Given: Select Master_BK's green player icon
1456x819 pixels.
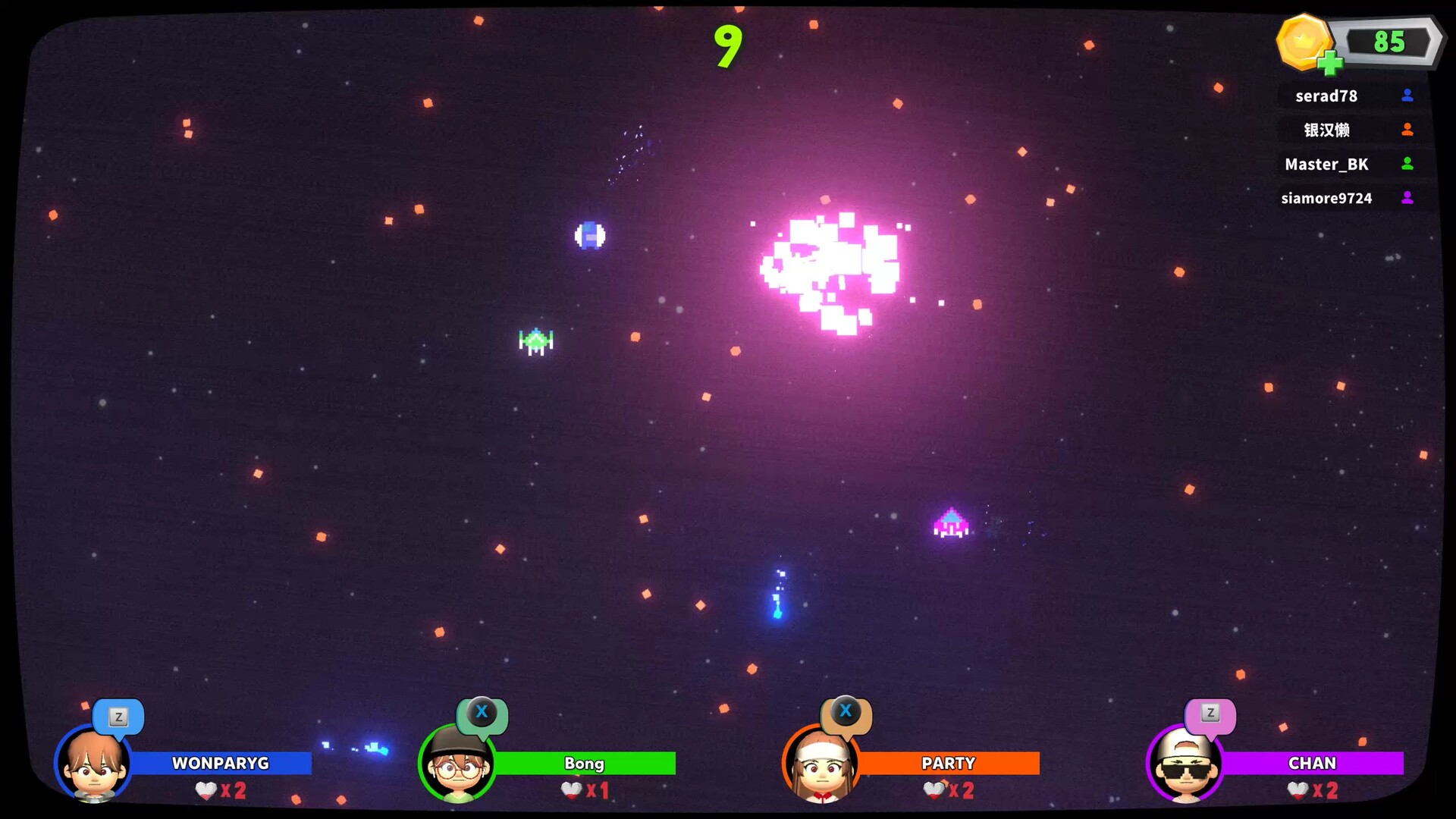Looking at the screenshot, I should (1407, 164).
